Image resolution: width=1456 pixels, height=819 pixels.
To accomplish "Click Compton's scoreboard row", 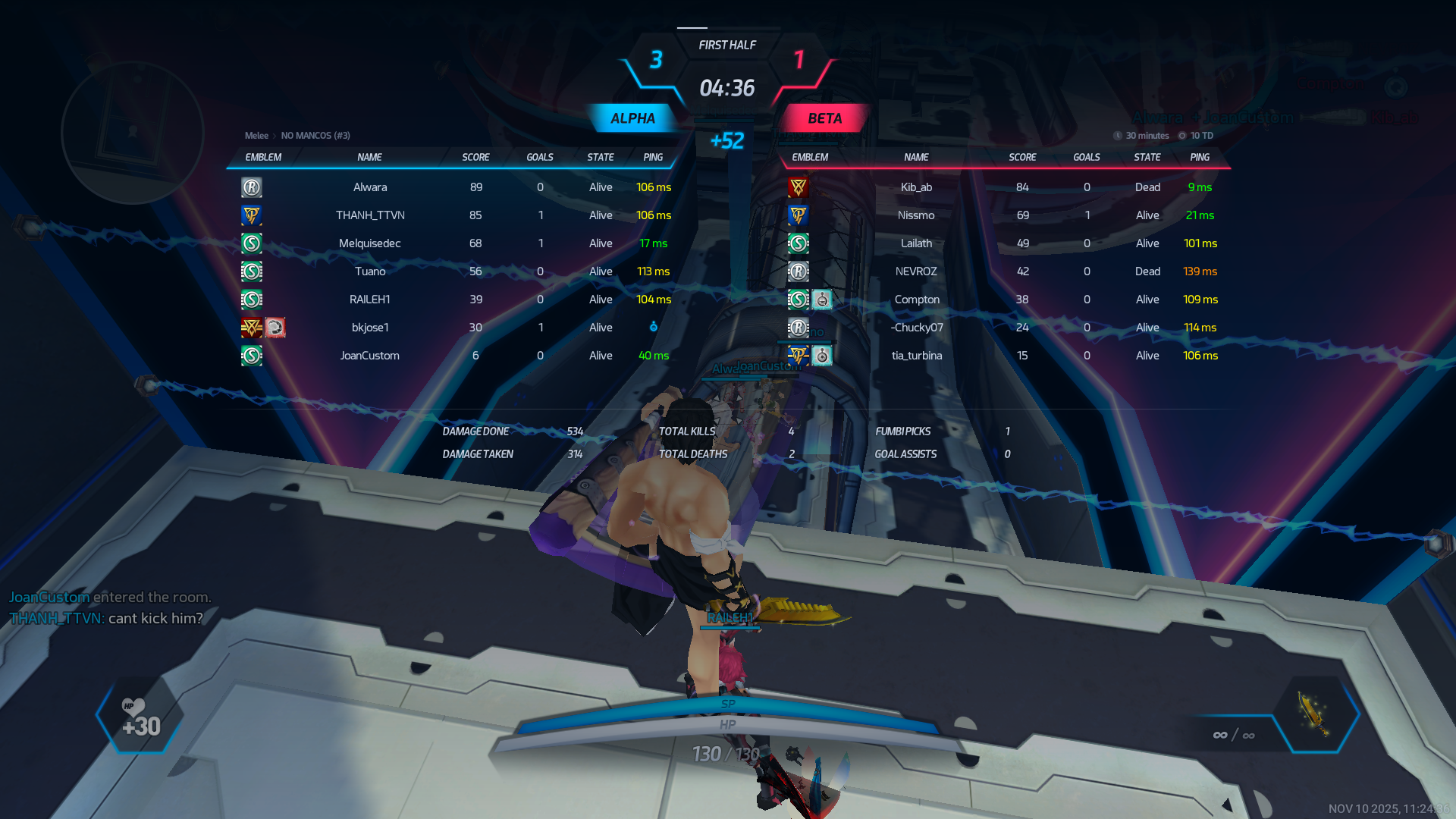I will click(x=917, y=300).
